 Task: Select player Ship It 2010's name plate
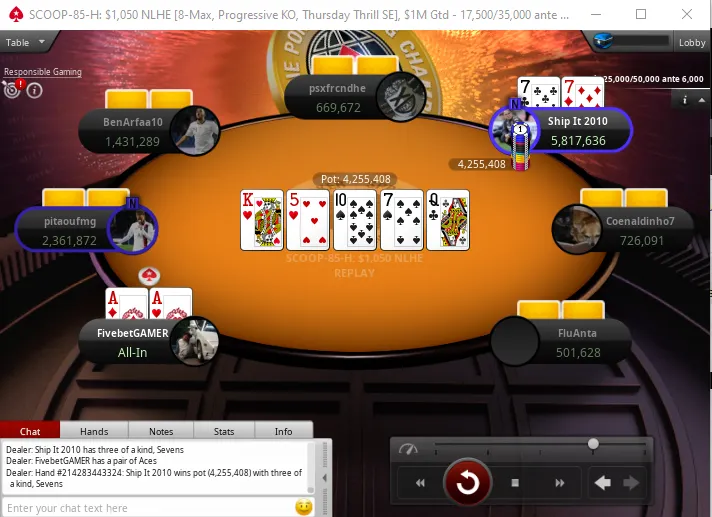(578, 131)
